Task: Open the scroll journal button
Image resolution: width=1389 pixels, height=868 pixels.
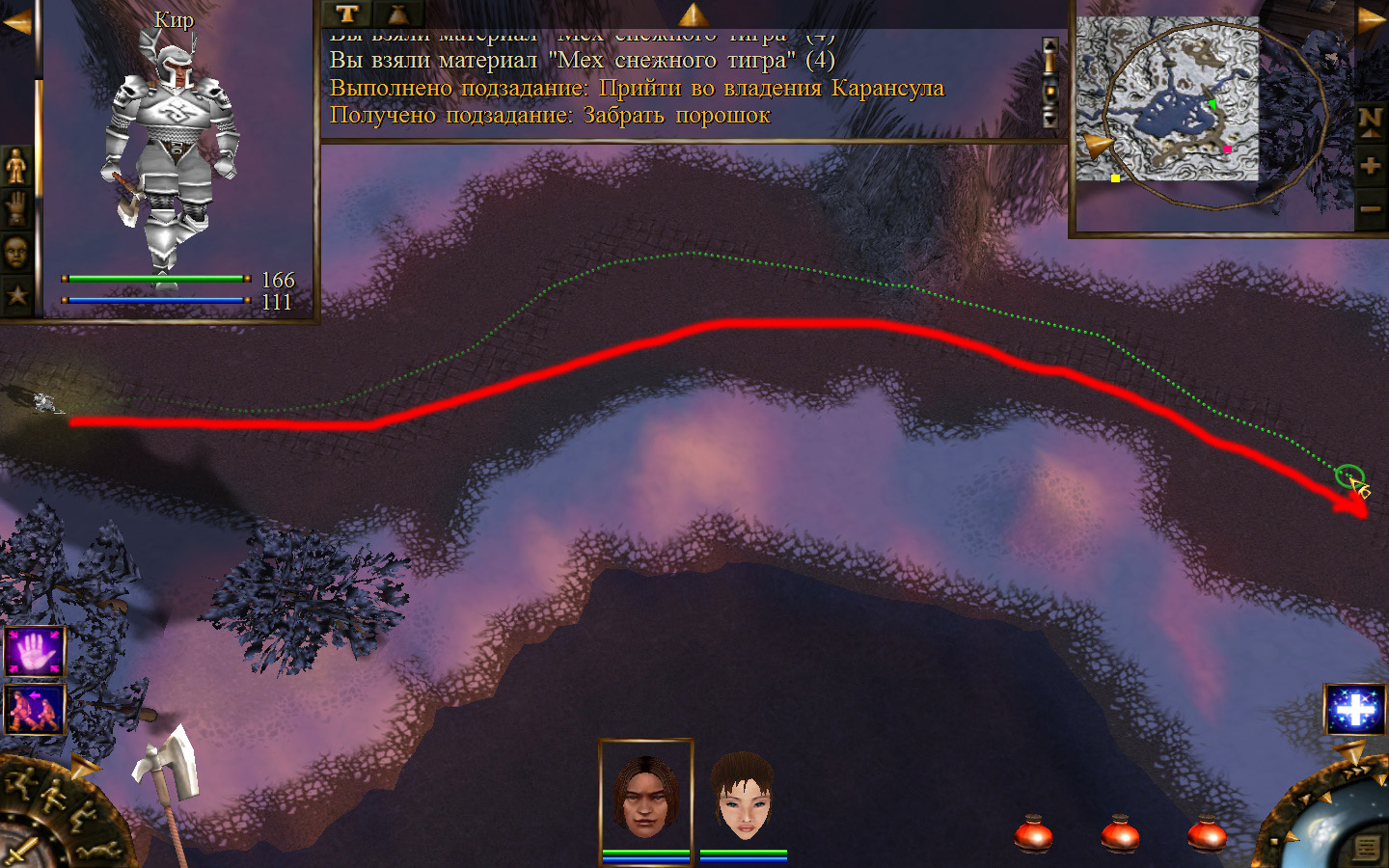Action: point(1366,848)
